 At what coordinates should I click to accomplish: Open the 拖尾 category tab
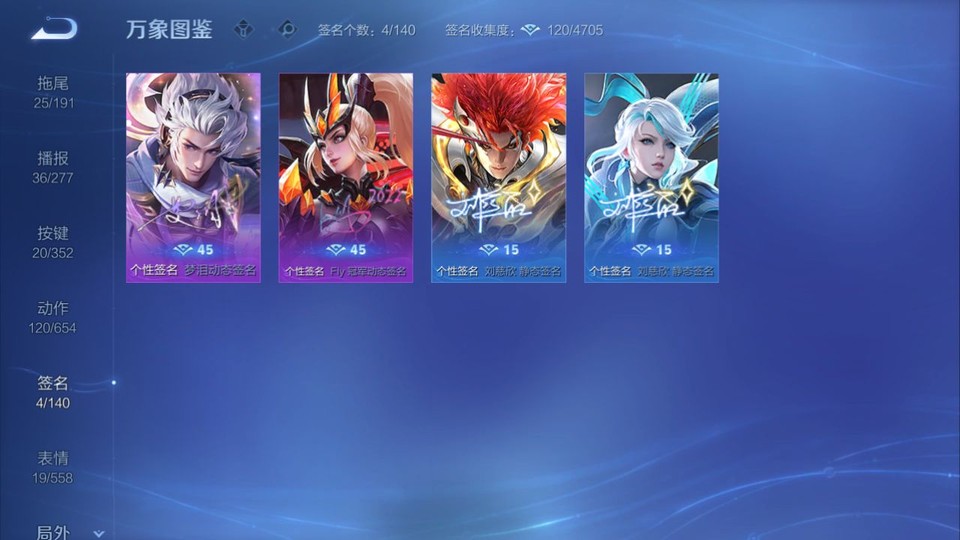pos(54,92)
